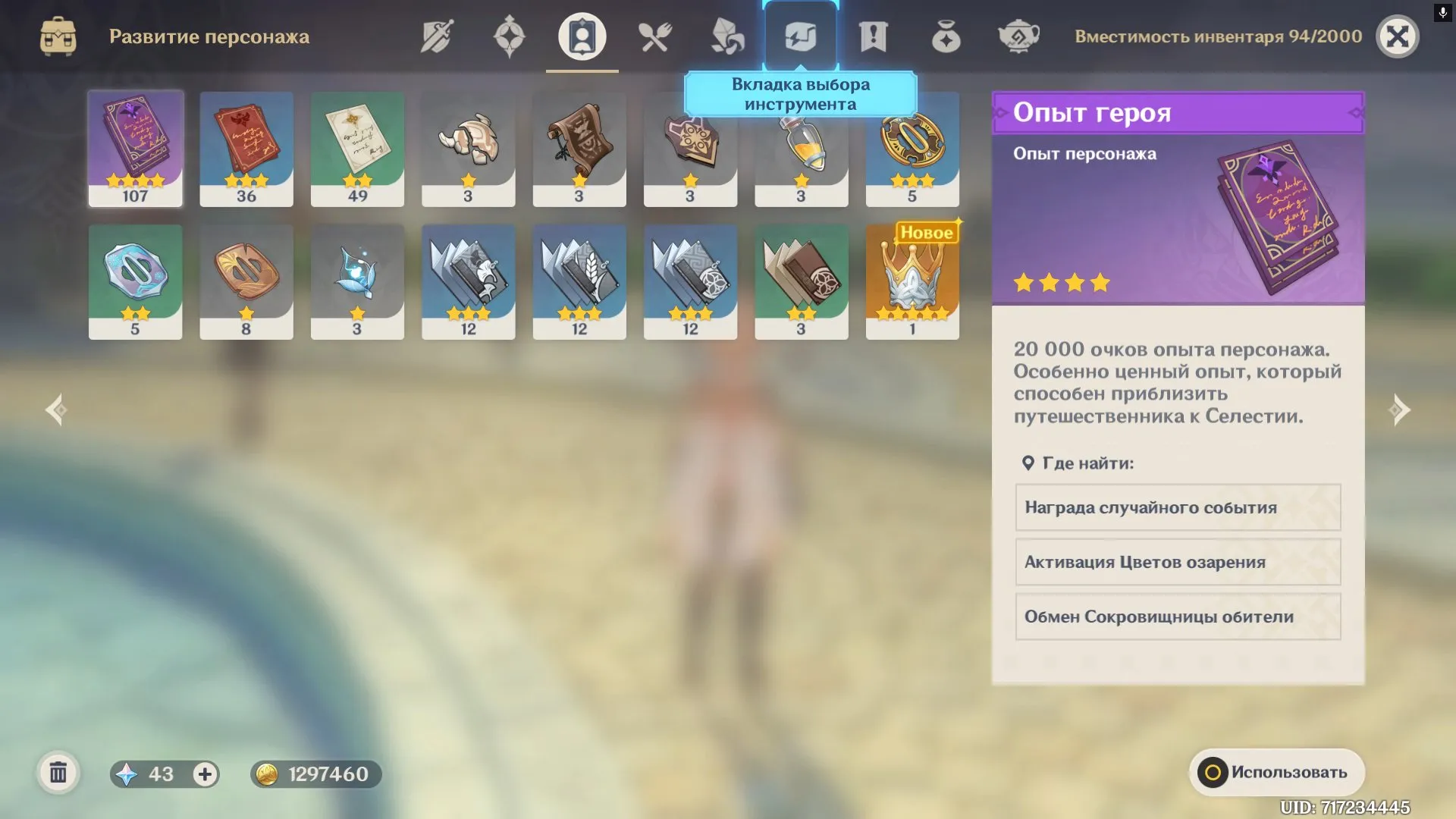The width and height of the screenshot is (1456, 819).
Task: Select the new 5-star crown item
Action: coord(912,281)
